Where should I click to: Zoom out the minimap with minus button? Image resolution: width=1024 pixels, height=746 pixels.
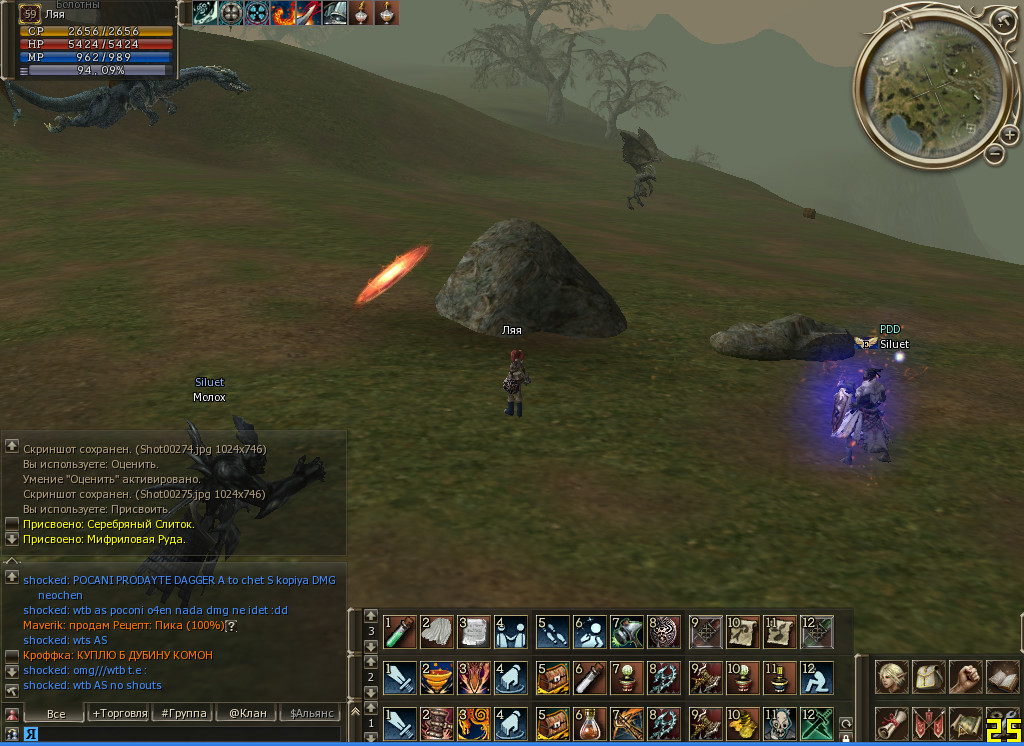[x=994, y=154]
